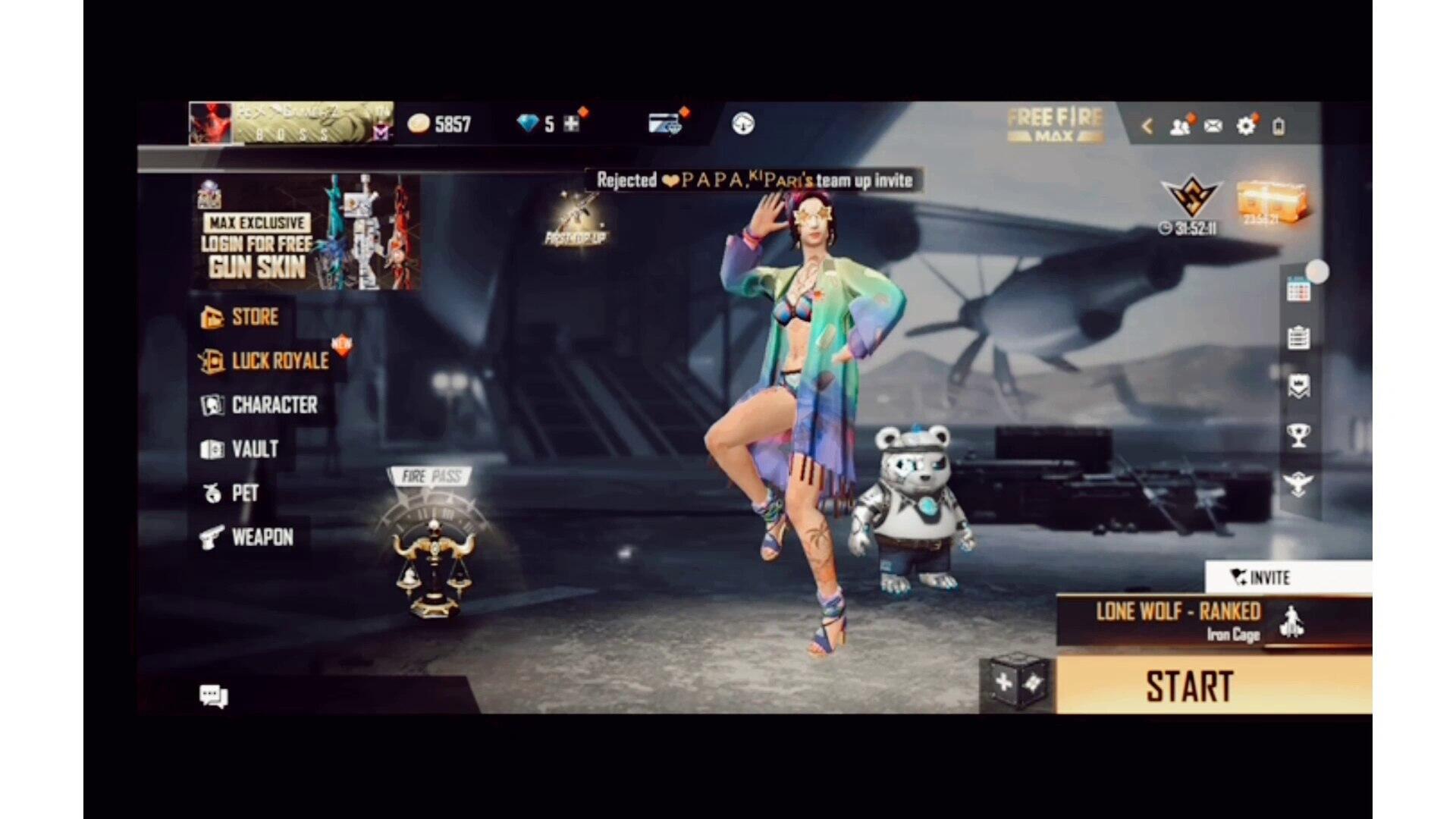1456x819 pixels.
Task: Open the settings gear icon
Action: [1246, 126]
